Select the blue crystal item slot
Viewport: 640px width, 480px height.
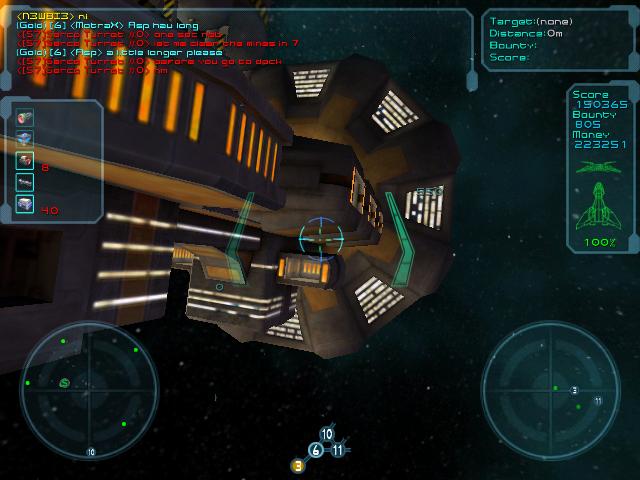pos(25,139)
